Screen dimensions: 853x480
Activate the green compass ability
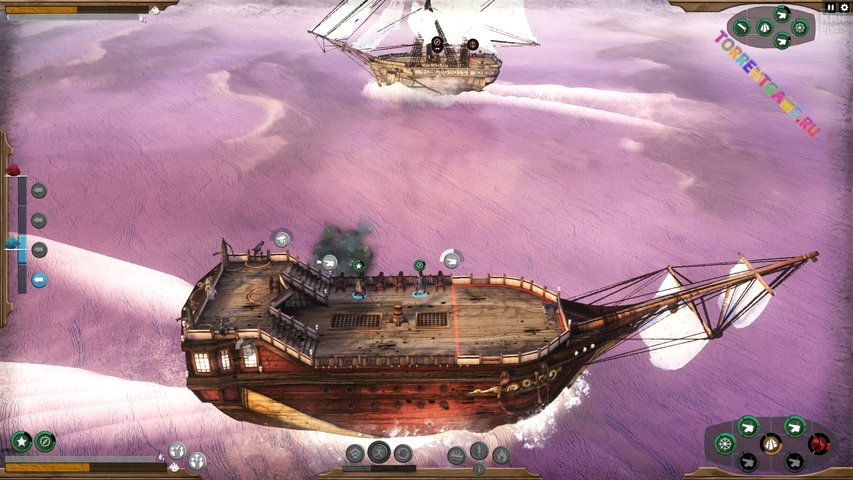click(x=45, y=441)
